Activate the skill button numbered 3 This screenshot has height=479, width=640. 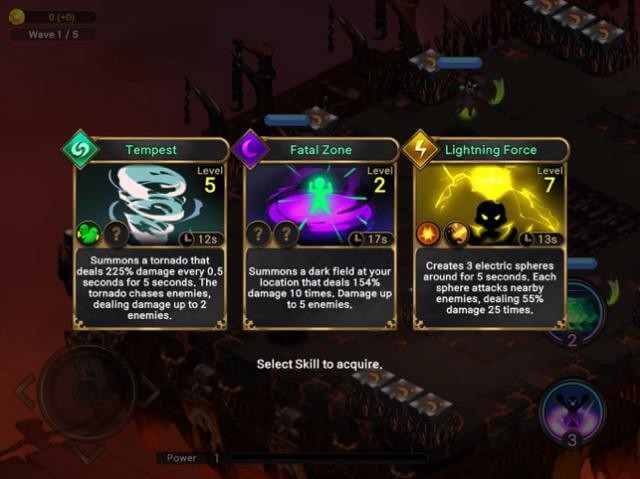(x=572, y=413)
